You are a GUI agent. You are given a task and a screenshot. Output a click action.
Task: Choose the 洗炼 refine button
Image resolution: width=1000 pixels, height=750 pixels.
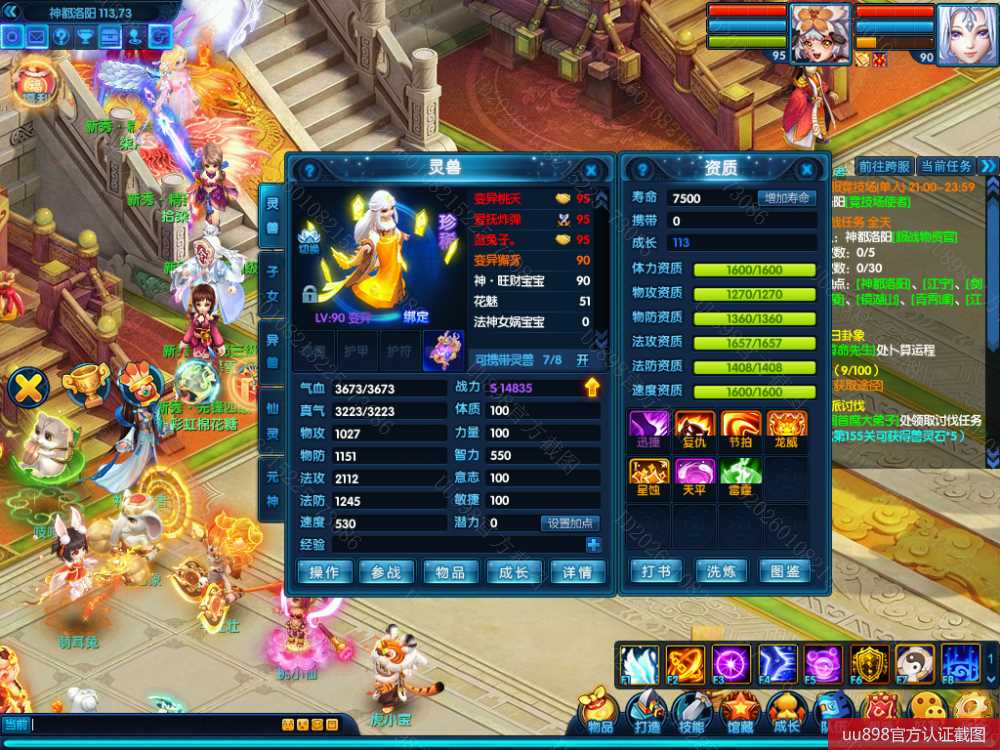[x=721, y=571]
